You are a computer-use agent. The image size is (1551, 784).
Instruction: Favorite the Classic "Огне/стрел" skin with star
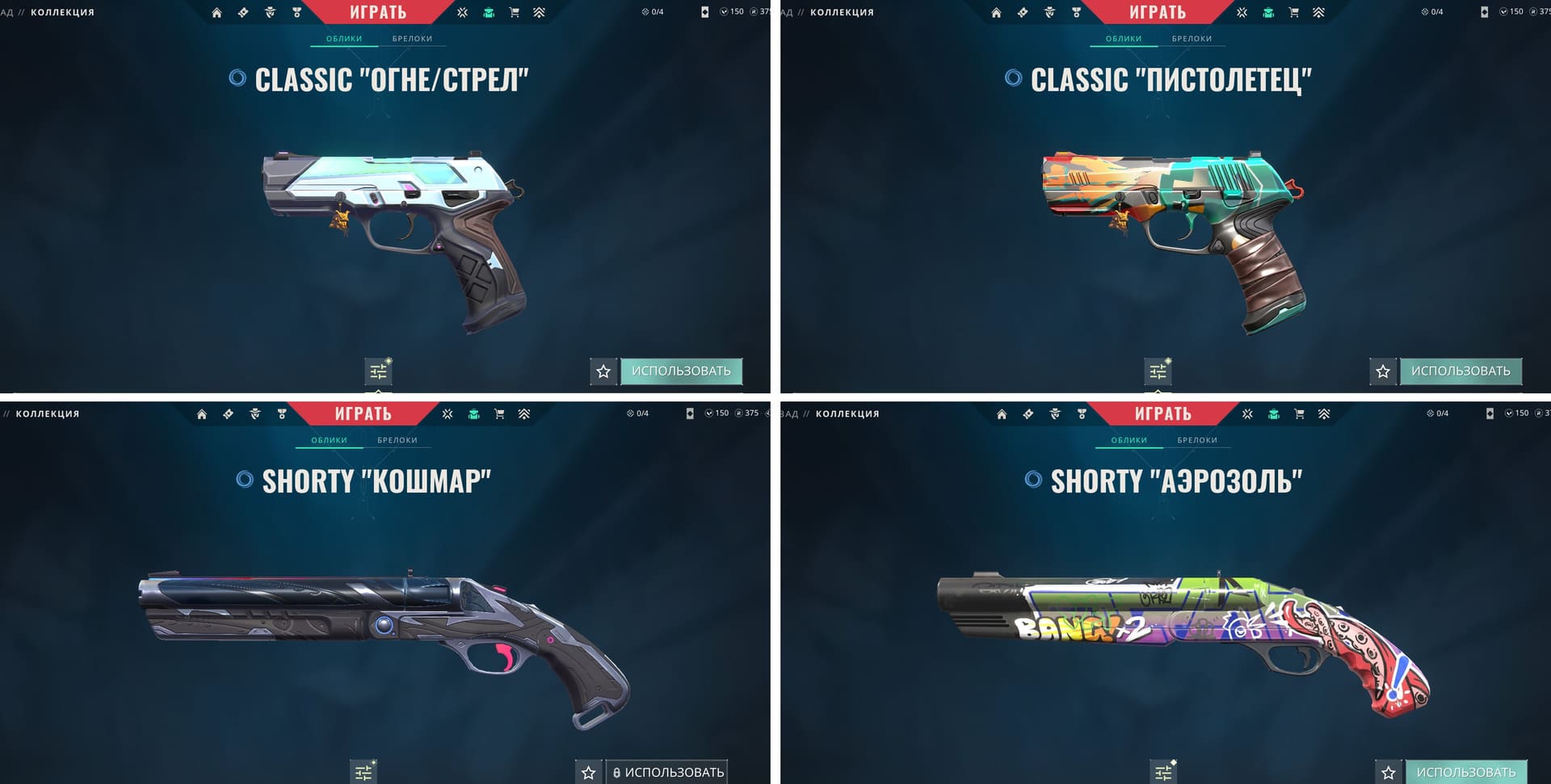pos(603,371)
